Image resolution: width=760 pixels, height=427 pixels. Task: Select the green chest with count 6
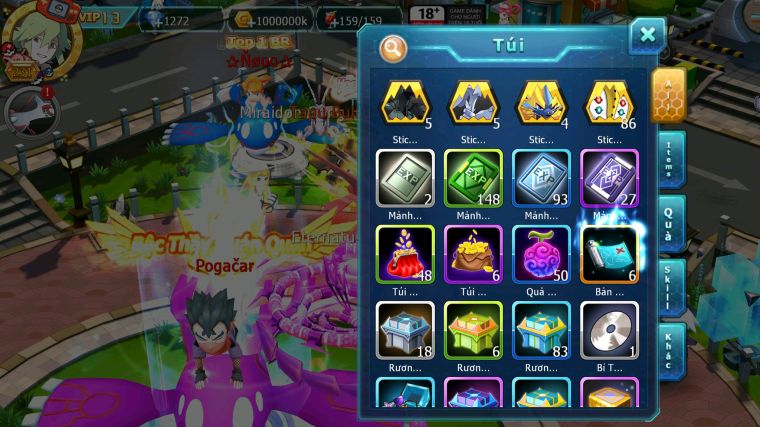click(x=474, y=330)
